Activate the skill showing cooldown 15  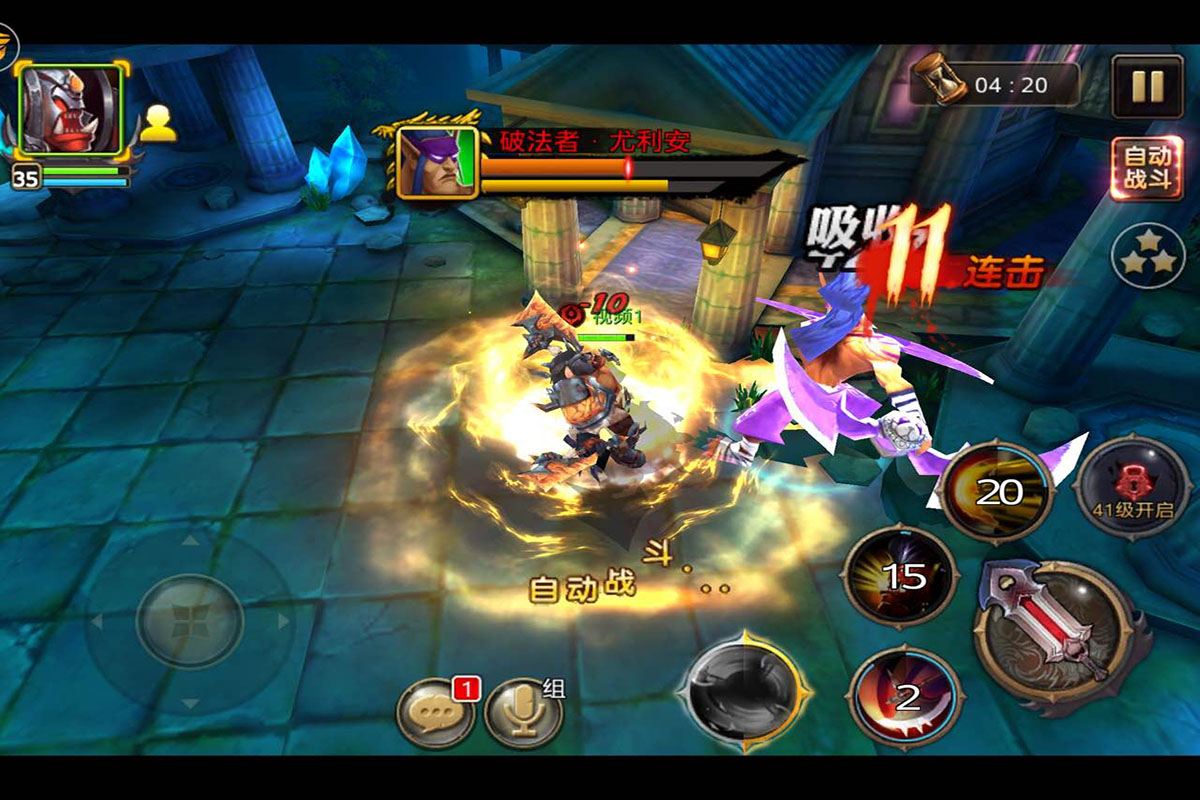click(x=901, y=577)
